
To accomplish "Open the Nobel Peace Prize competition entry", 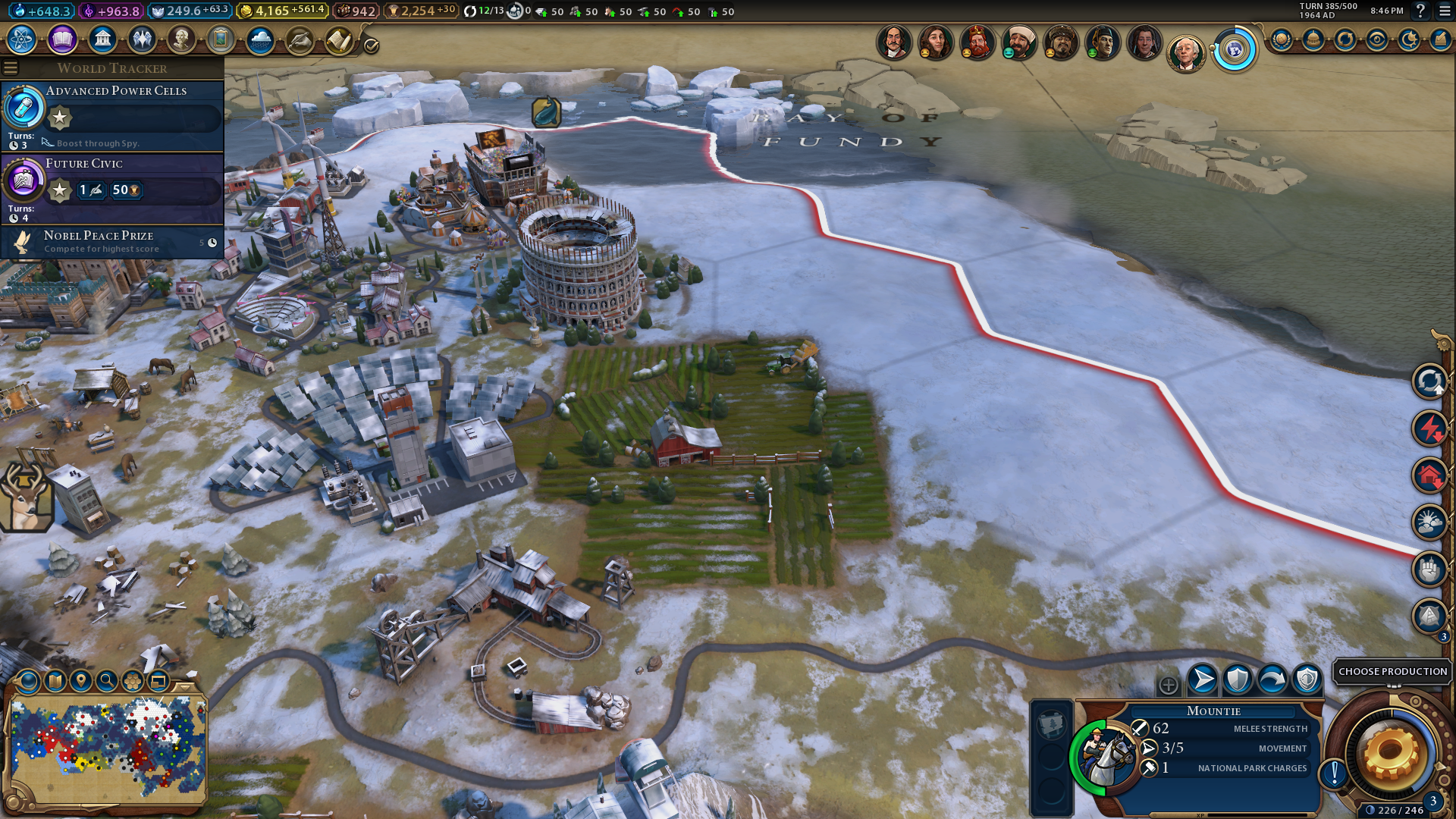I will 114,242.
